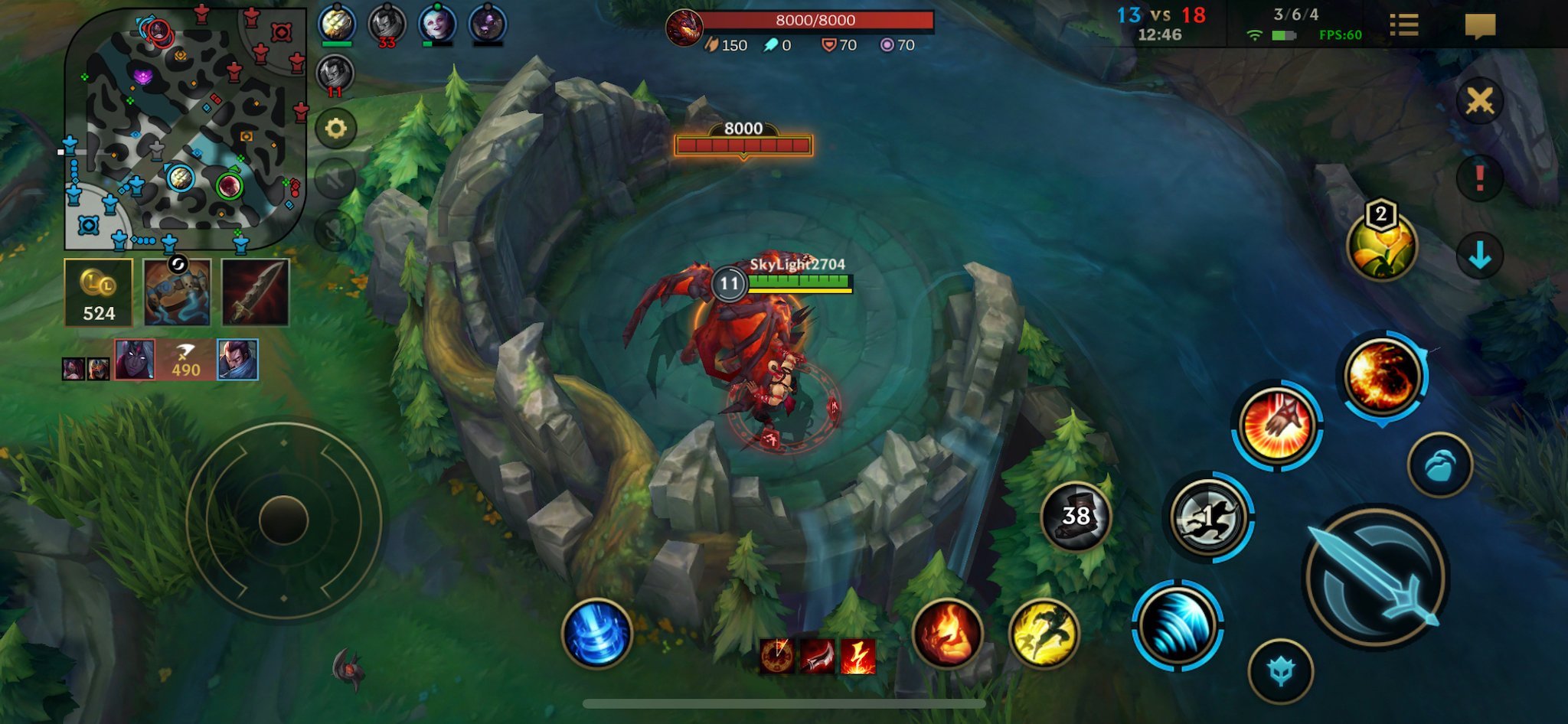Screen dimensions: 1568x724
Task: Use the boots item on cooldown 38
Action: tap(1076, 517)
